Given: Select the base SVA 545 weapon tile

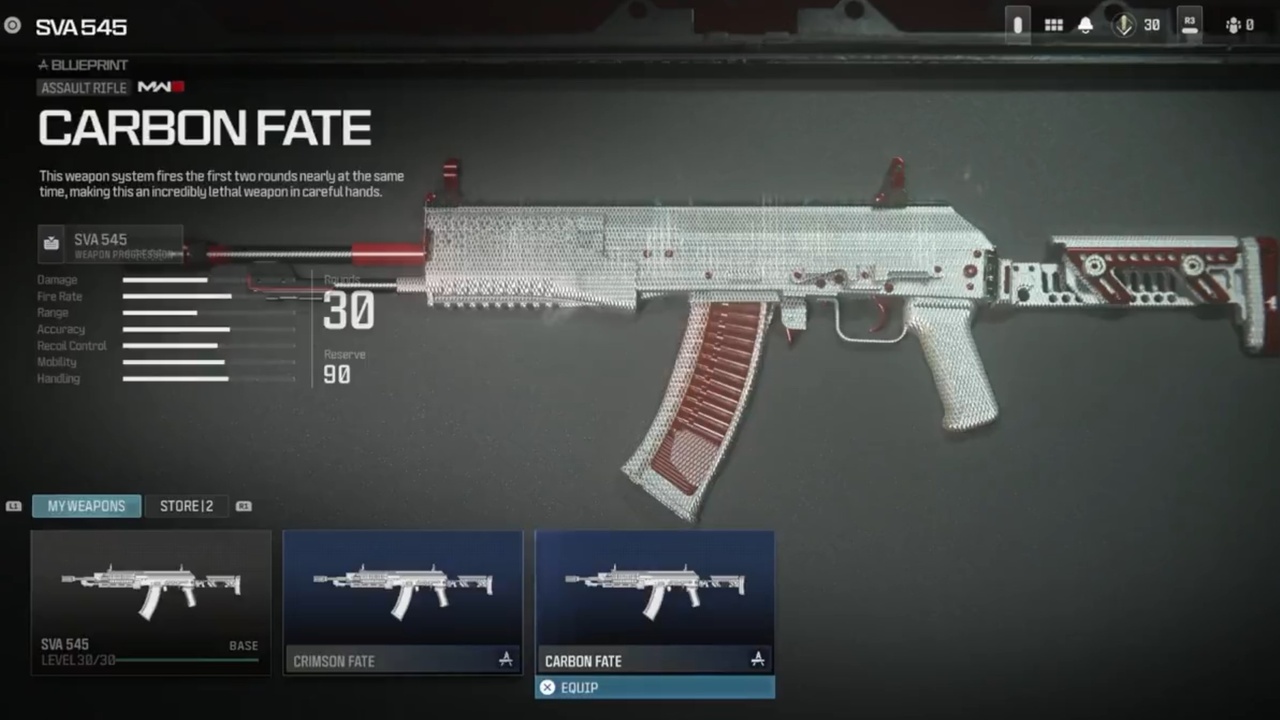Looking at the screenshot, I should point(151,602).
